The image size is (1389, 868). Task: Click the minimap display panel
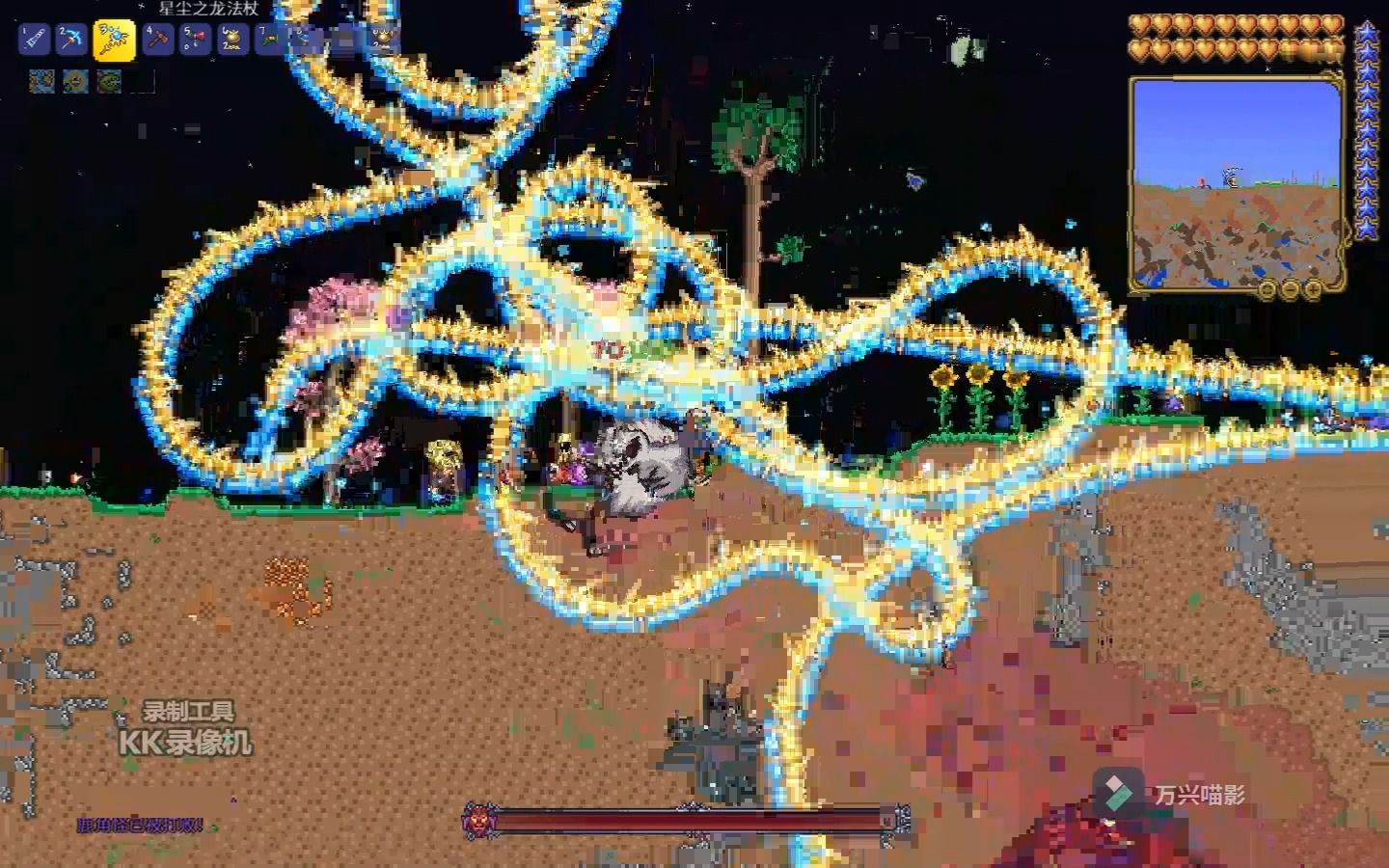tap(1238, 181)
